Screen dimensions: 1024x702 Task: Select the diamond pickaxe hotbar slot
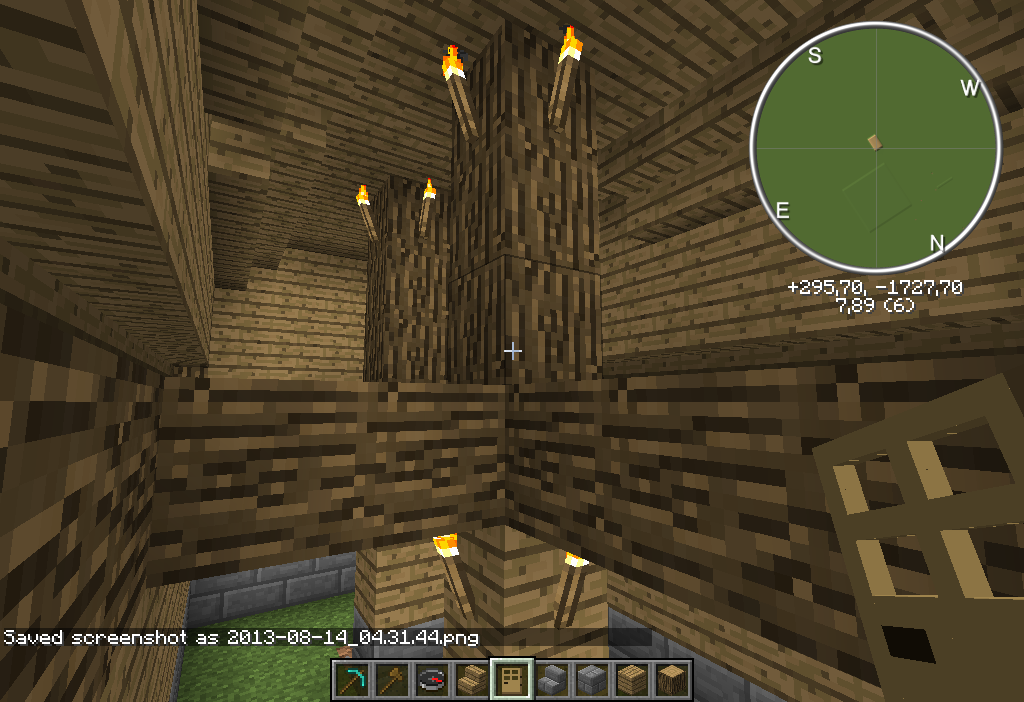[x=352, y=680]
